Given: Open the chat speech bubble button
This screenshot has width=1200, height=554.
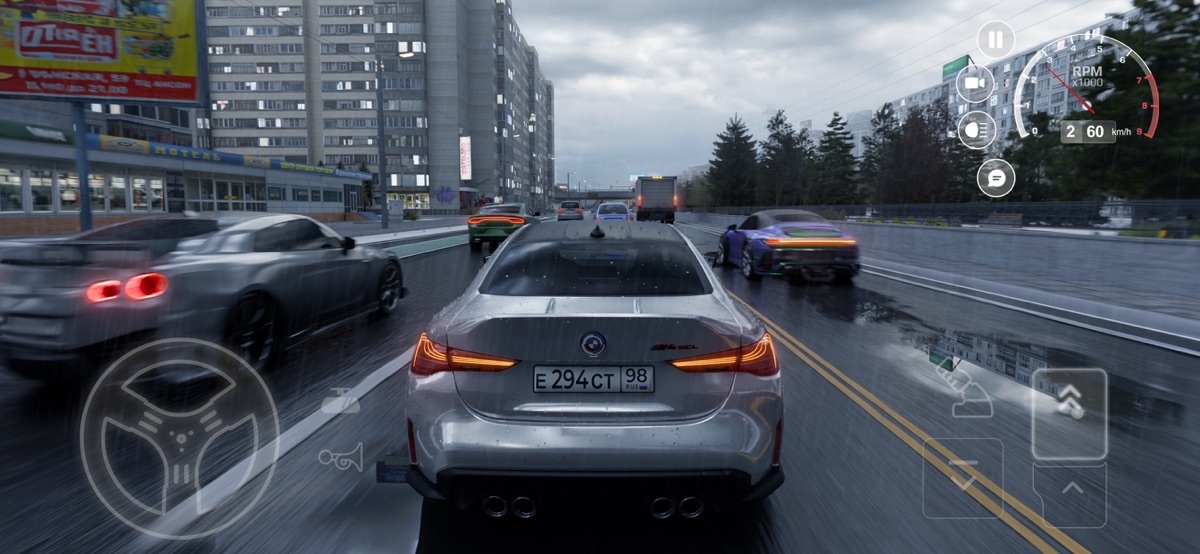Looking at the screenshot, I should click(x=996, y=178).
